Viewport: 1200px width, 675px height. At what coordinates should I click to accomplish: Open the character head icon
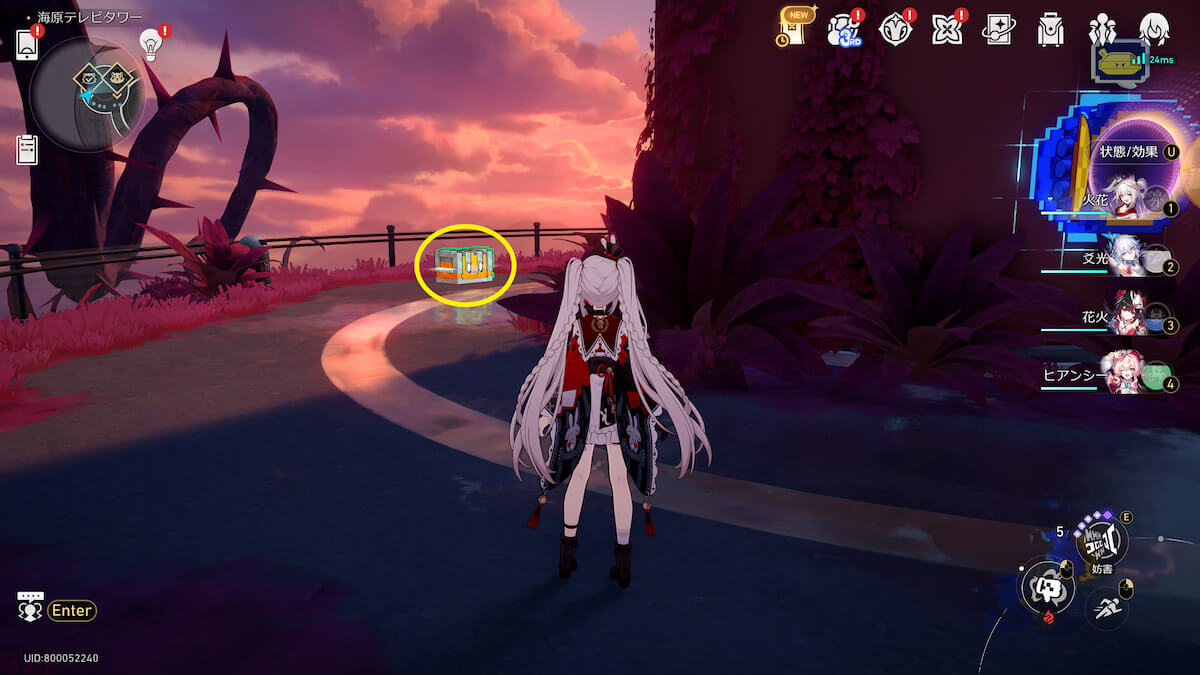(x=1154, y=29)
